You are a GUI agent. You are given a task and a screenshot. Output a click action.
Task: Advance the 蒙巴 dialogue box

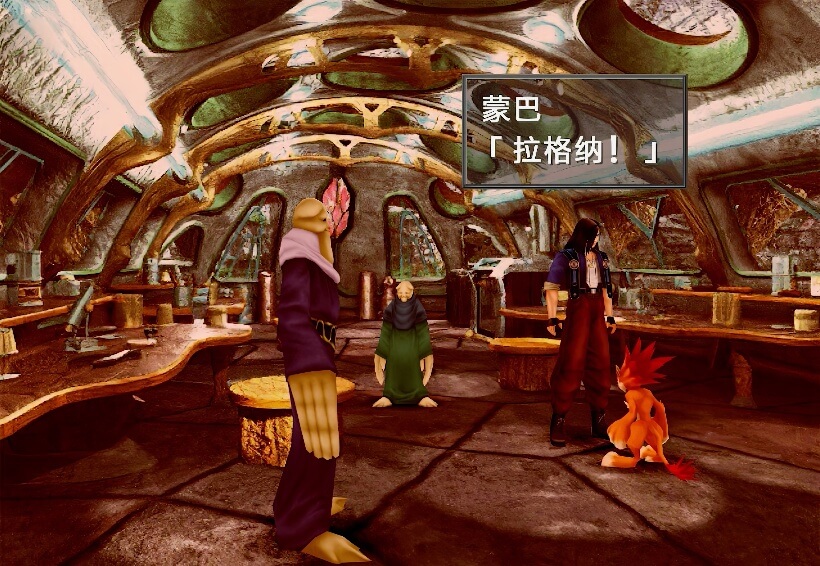(x=574, y=131)
